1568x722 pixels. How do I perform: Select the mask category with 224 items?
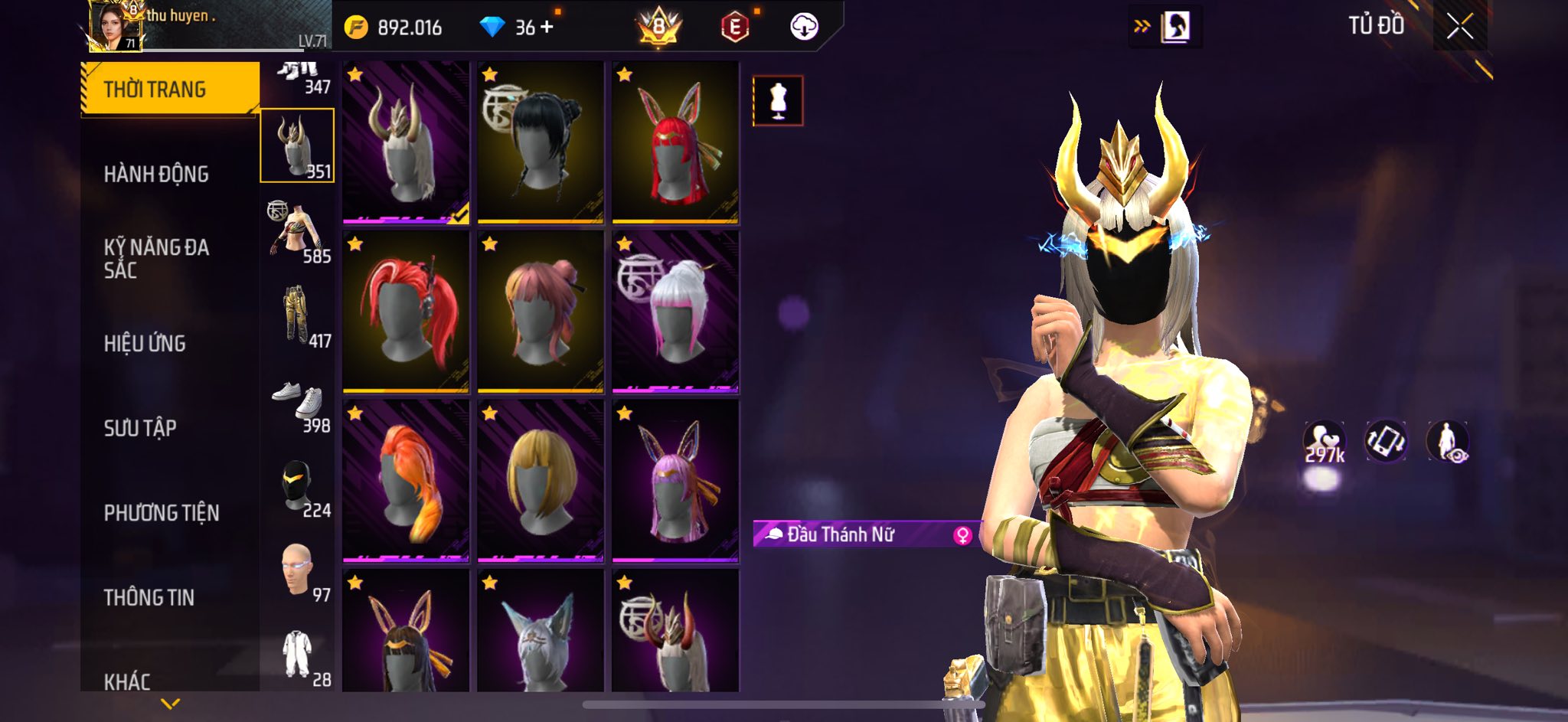pyautogui.click(x=298, y=485)
